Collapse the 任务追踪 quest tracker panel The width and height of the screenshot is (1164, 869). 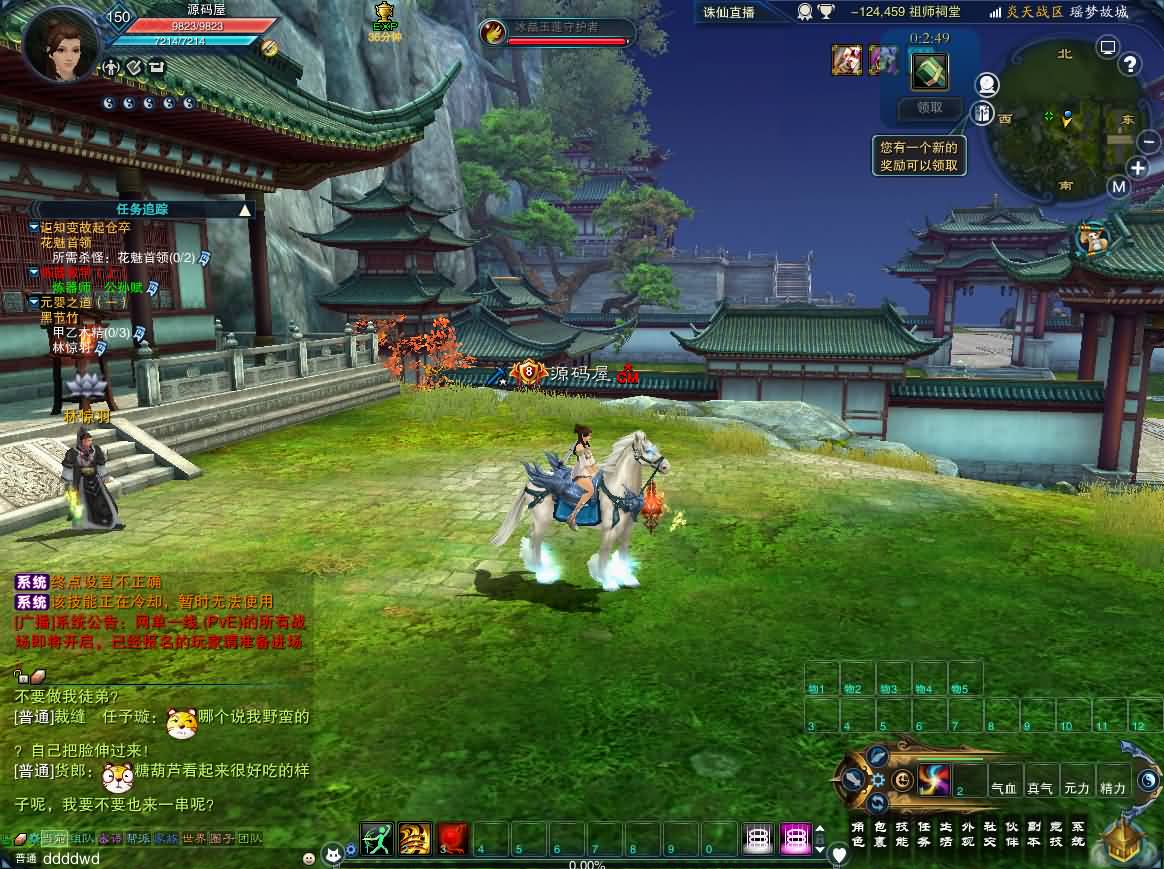point(245,210)
